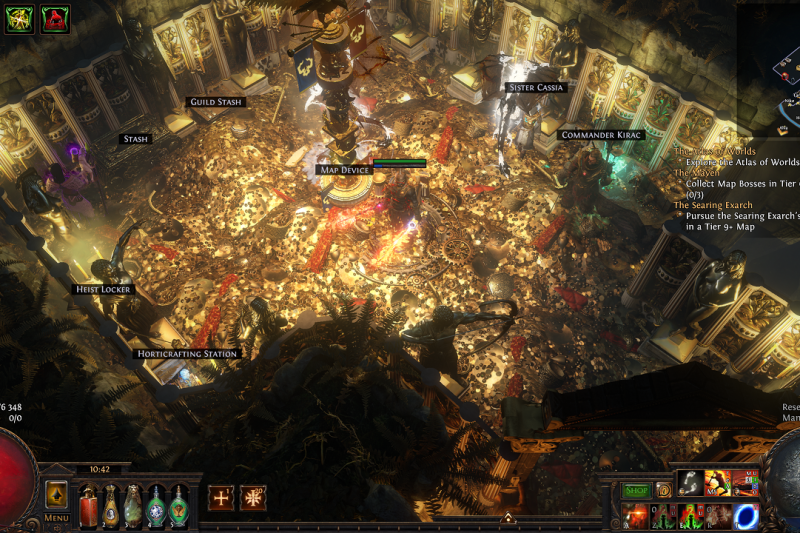Select the red figure buff icon
800x533 pixels.
point(54,18)
